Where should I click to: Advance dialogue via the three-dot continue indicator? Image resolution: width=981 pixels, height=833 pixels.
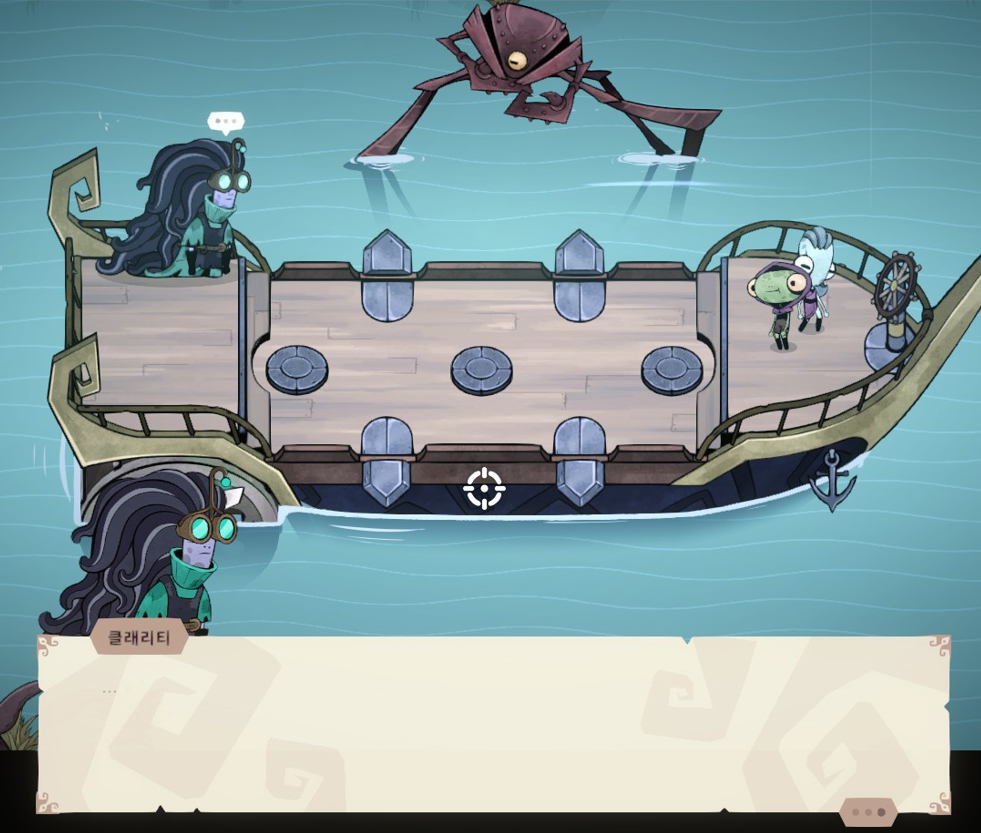867,812
